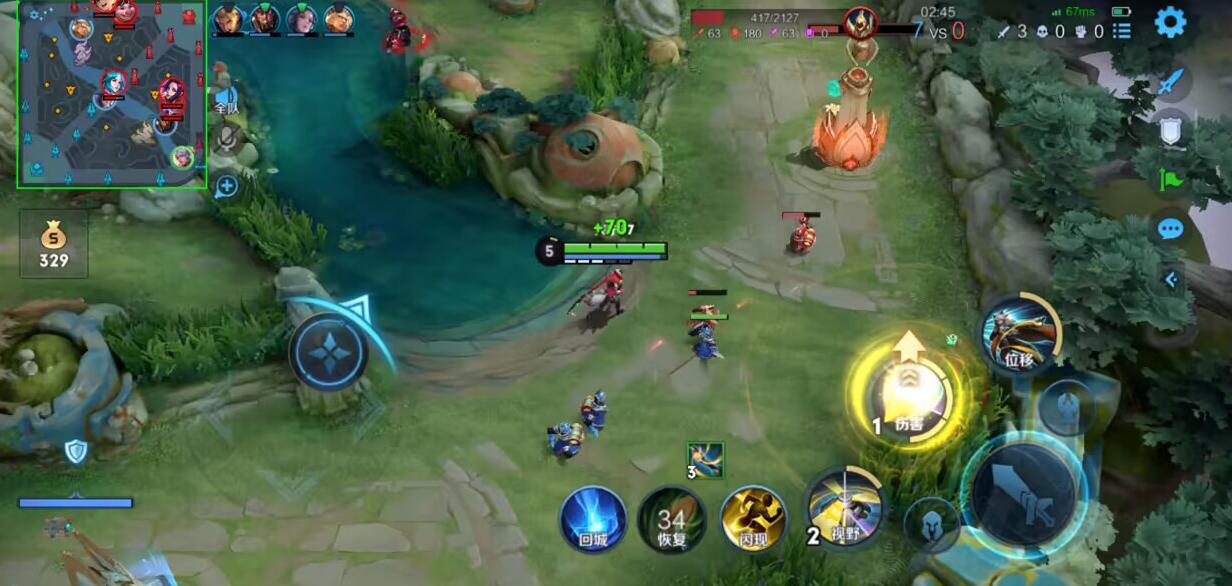Use the 恢复 heal skill
The height and width of the screenshot is (586, 1232).
pos(671,519)
